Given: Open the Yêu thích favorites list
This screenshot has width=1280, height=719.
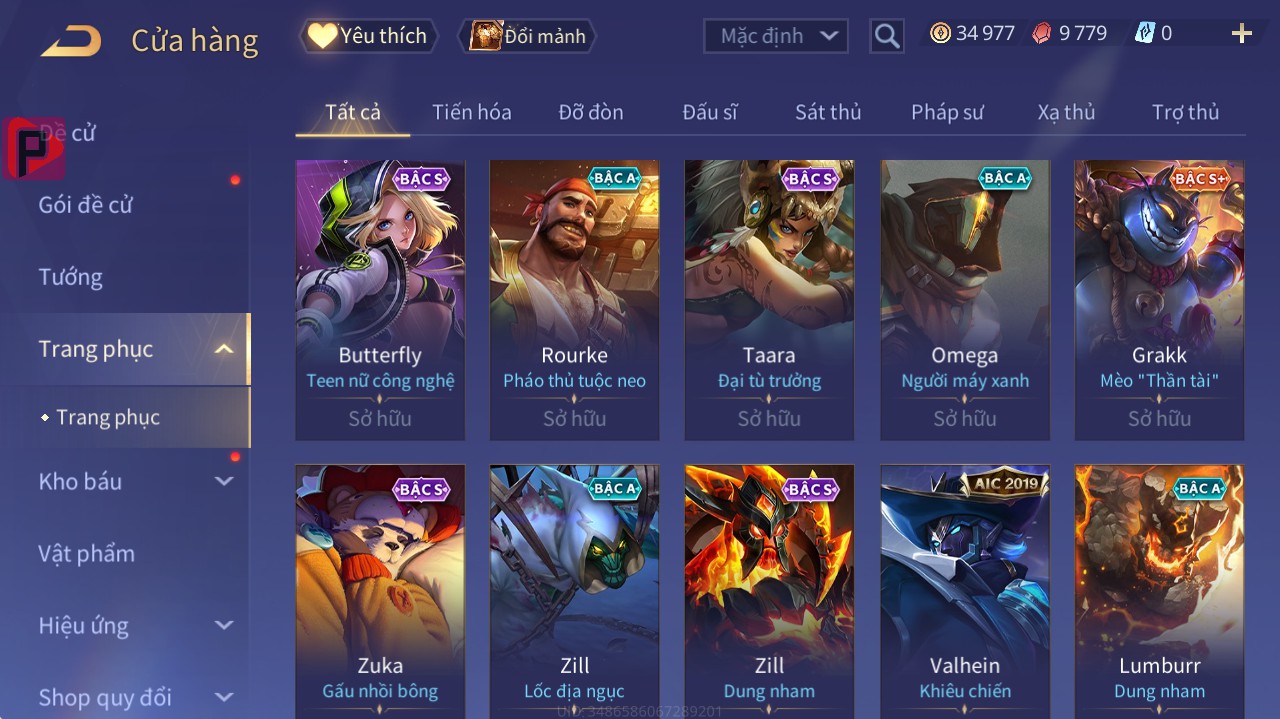Looking at the screenshot, I should (369, 36).
